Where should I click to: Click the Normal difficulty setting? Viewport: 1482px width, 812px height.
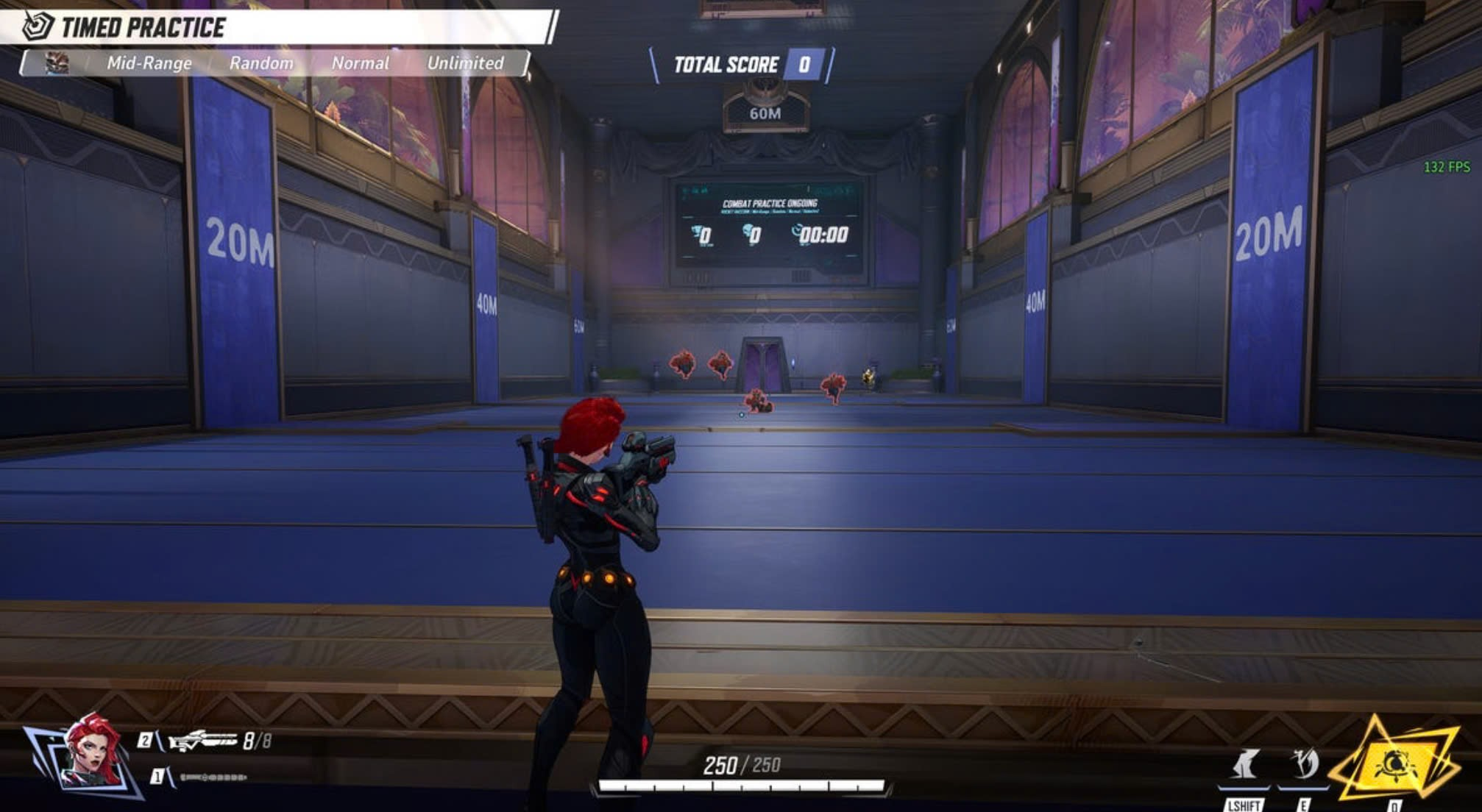point(360,63)
